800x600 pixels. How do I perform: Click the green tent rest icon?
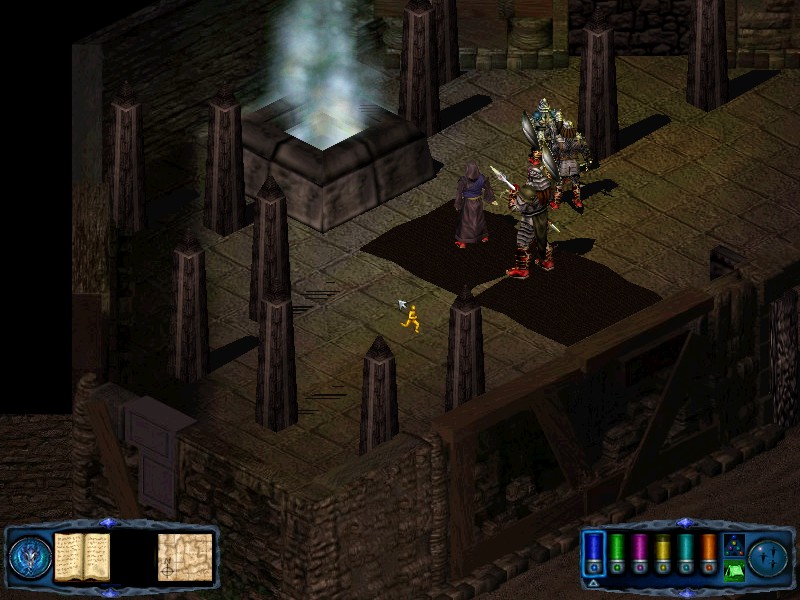coord(733,571)
